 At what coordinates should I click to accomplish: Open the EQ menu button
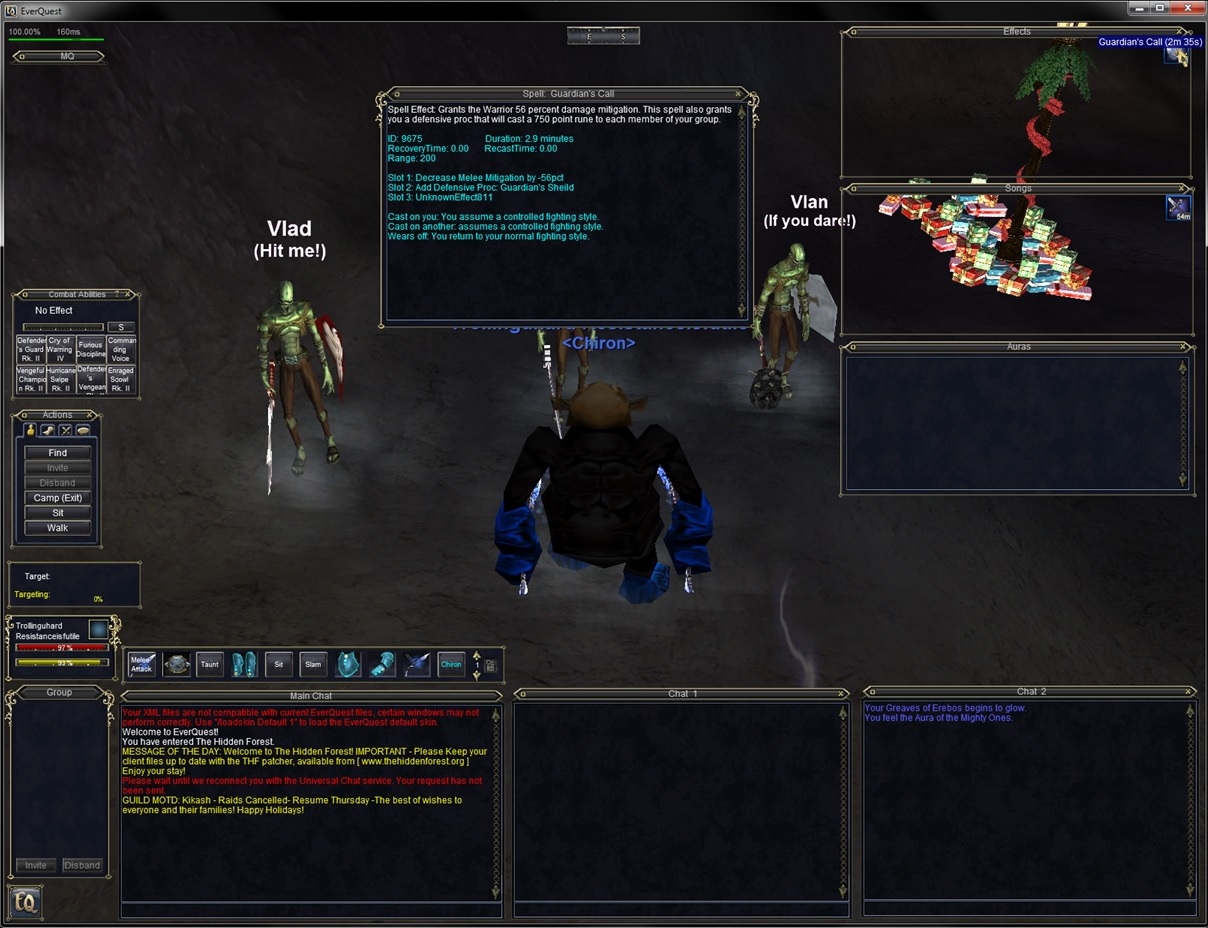tap(25, 902)
